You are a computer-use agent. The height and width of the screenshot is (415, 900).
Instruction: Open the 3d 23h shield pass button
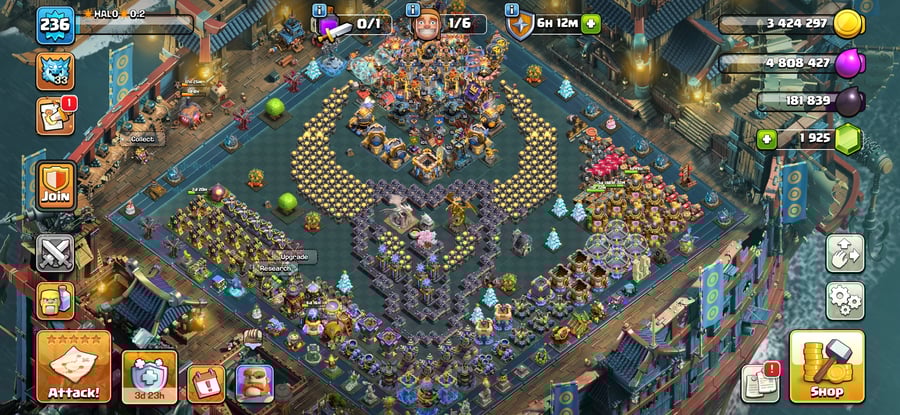(150, 377)
